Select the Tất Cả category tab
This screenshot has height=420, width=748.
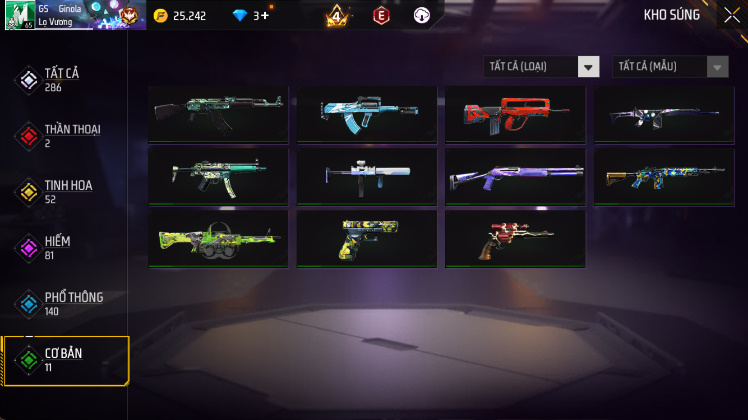coord(64,79)
